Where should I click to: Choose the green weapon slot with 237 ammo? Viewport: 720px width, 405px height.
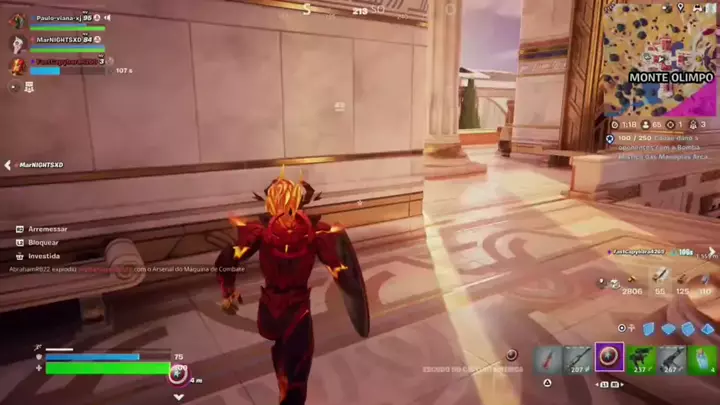(640, 358)
